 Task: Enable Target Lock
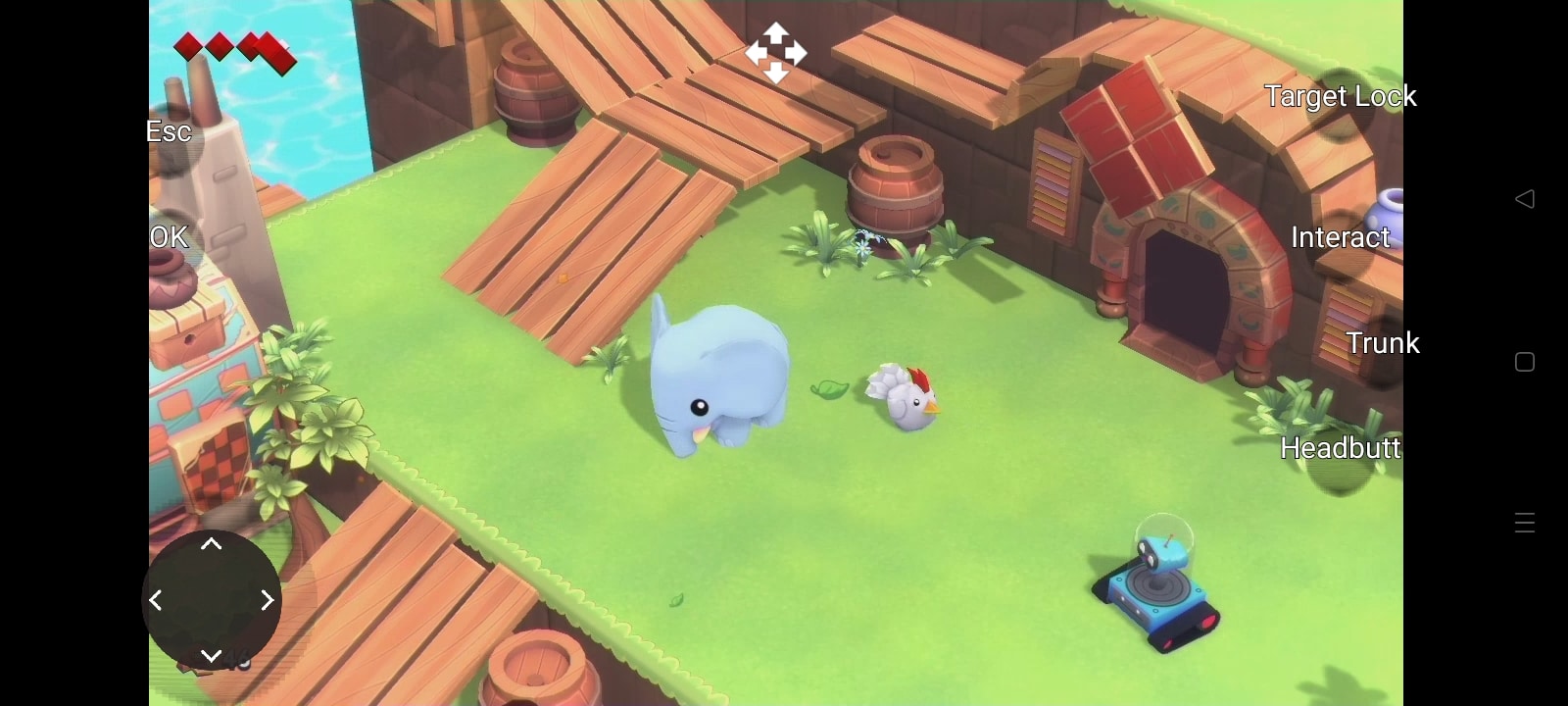pos(1341,96)
